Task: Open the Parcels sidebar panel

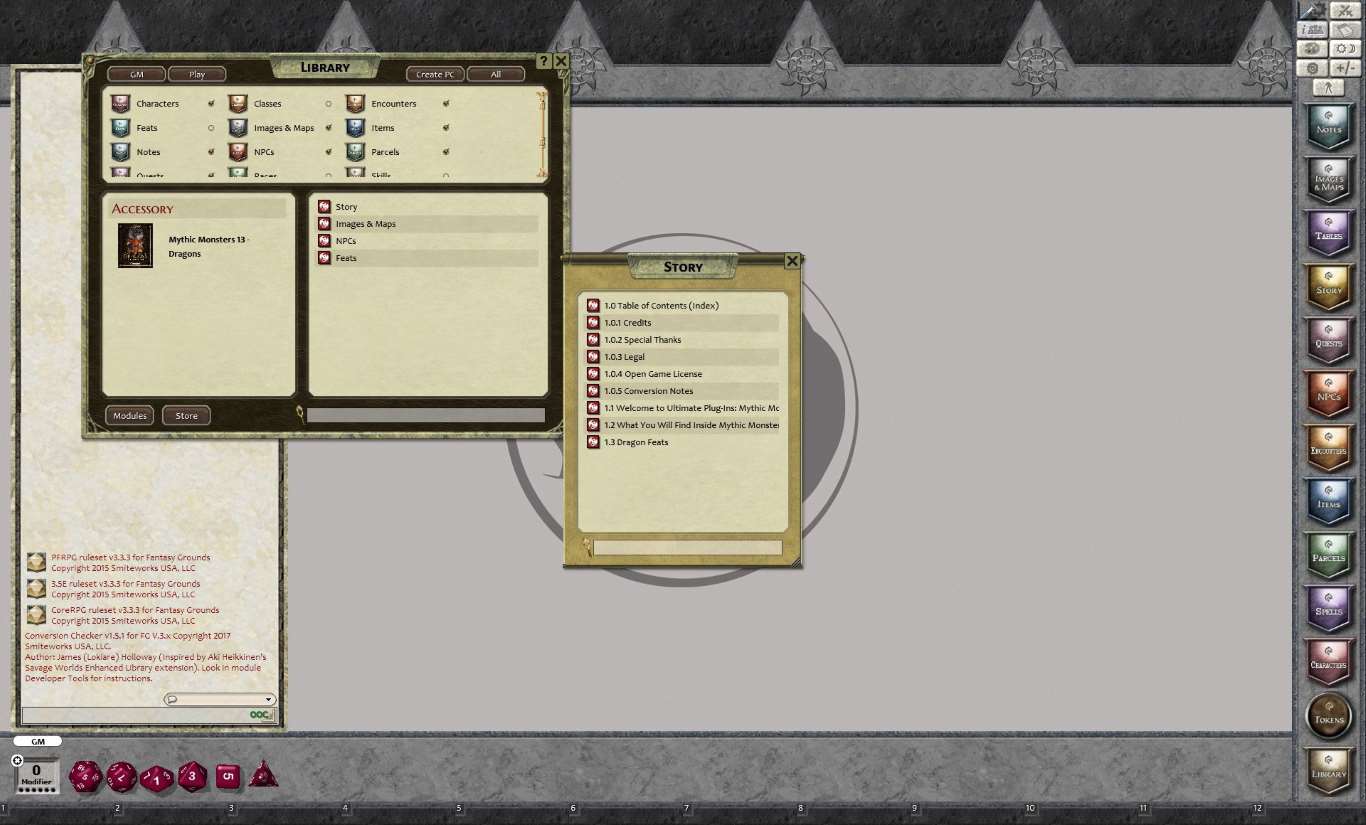Action: click(1329, 555)
